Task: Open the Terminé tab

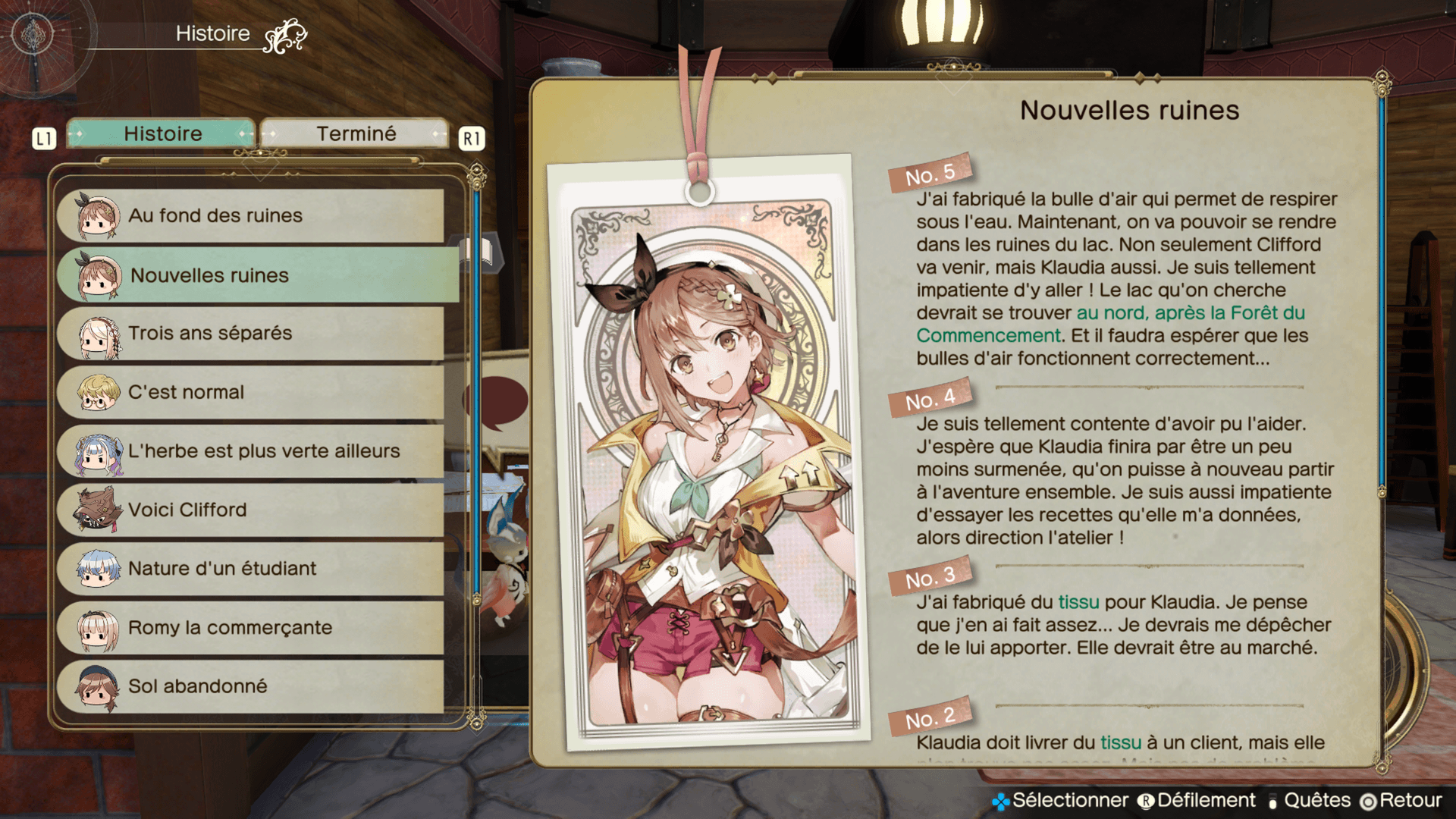Action: (x=355, y=134)
